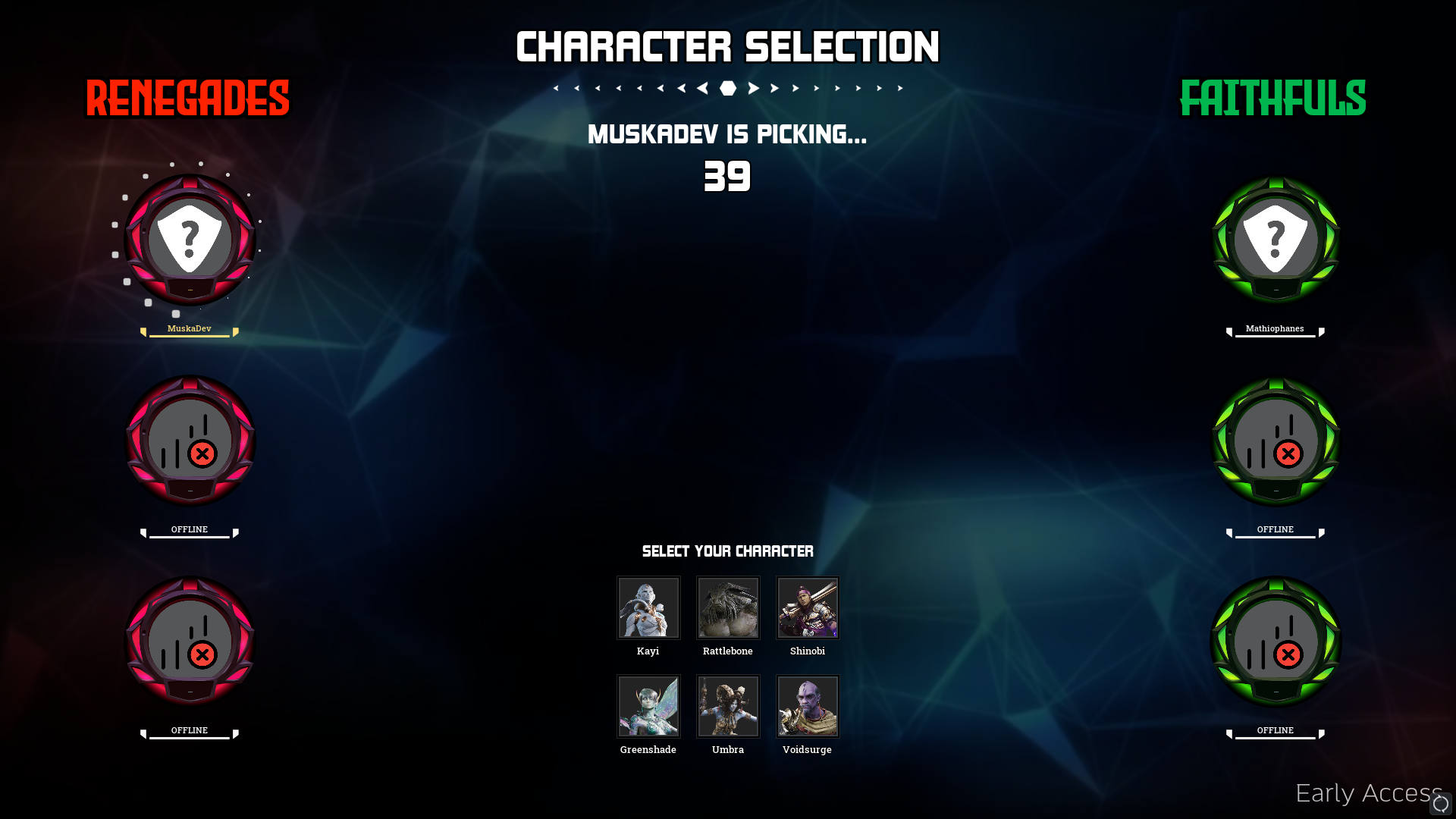Choose Rattlebone as your character
Image resolution: width=1456 pixels, height=819 pixels.
click(x=728, y=607)
